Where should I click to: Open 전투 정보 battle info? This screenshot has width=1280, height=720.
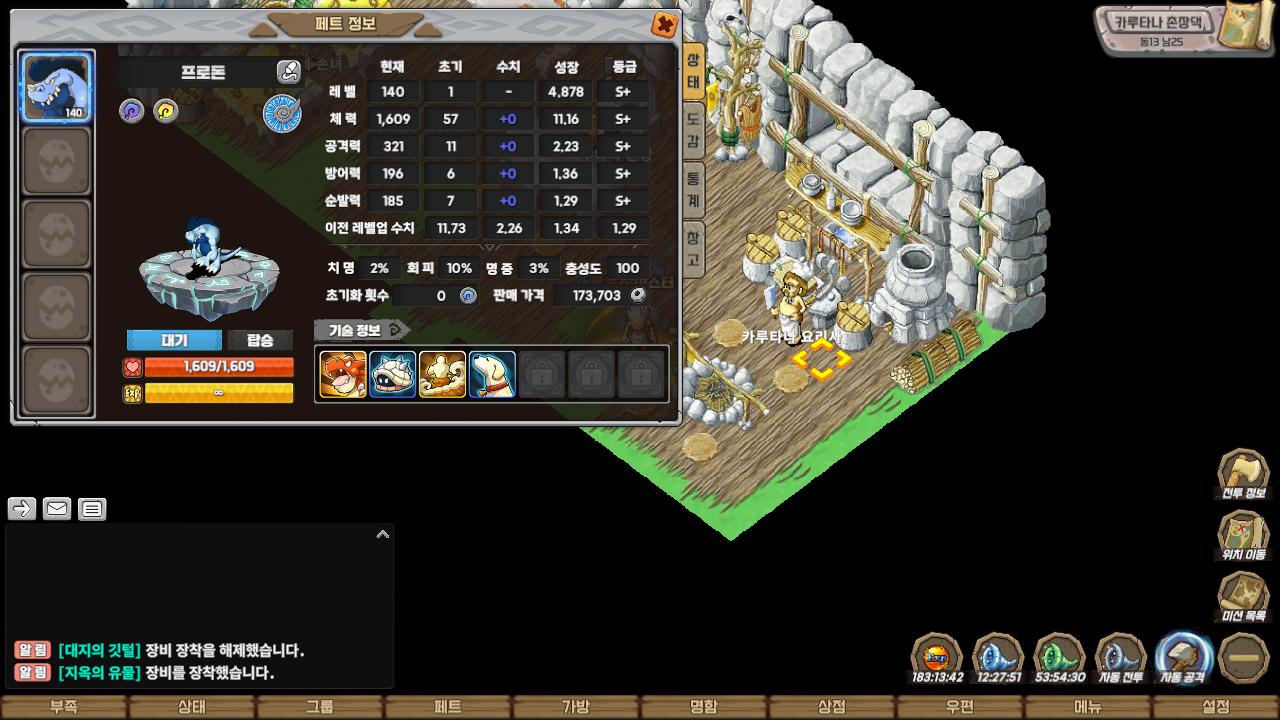[1243, 474]
